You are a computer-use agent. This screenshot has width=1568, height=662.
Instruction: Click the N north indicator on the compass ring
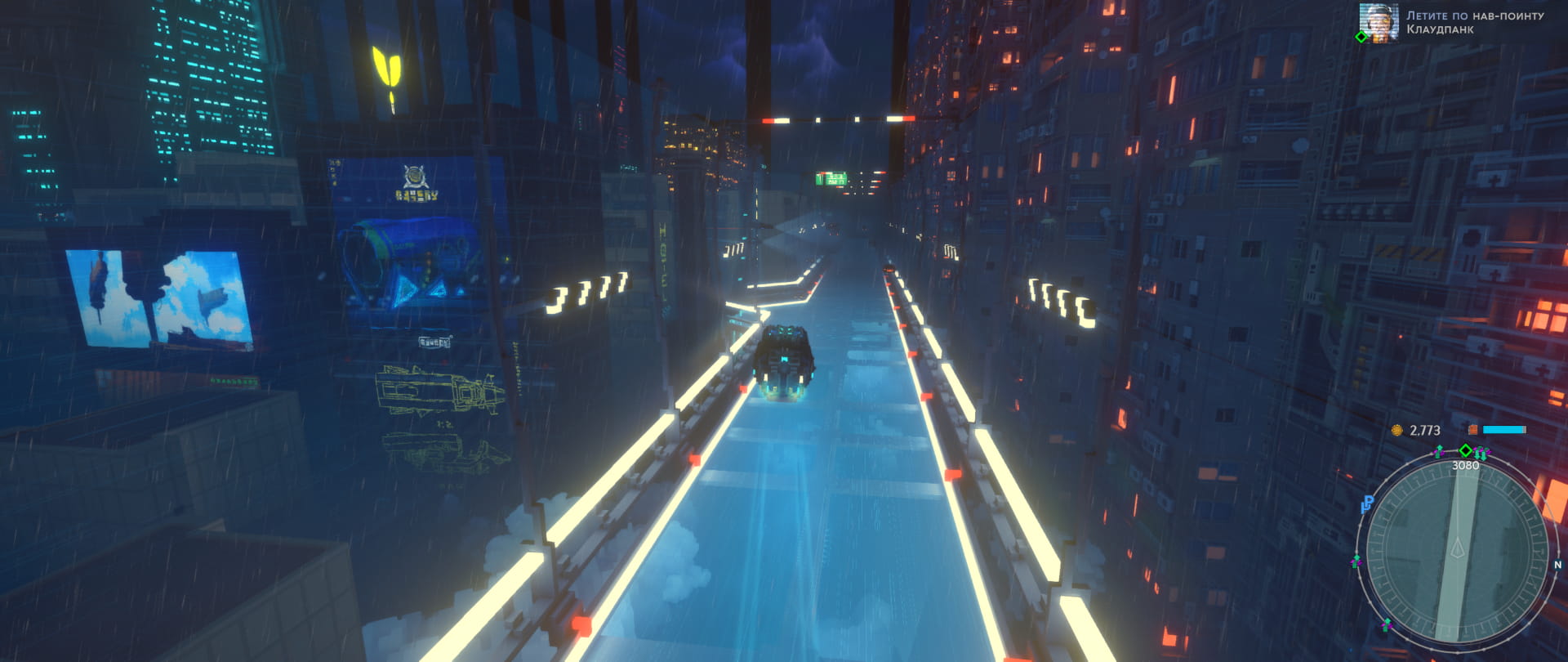tap(1557, 565)
